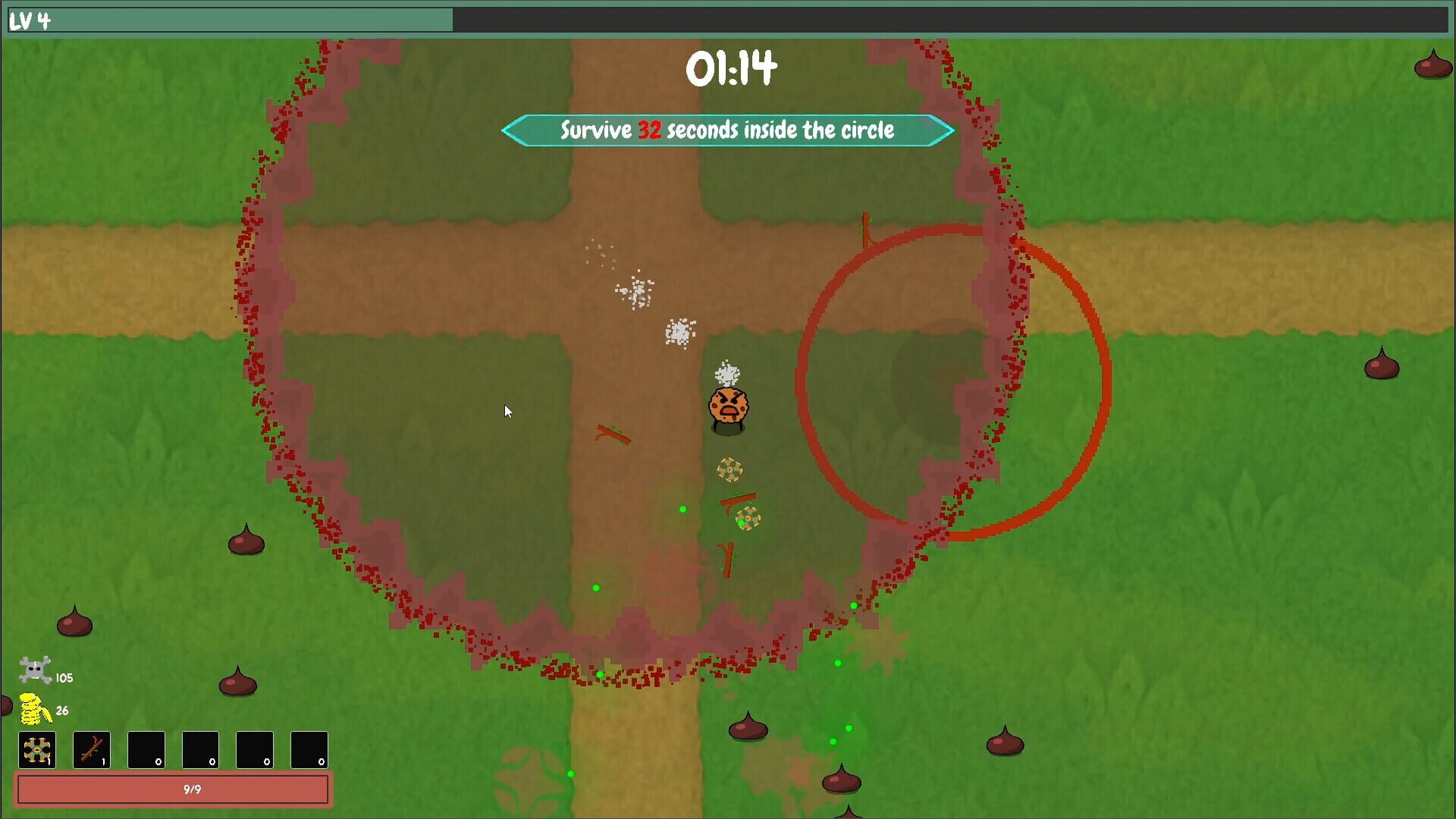
Task: Click the spinning shuriken pickup near the player
Action: coord(730,470)
